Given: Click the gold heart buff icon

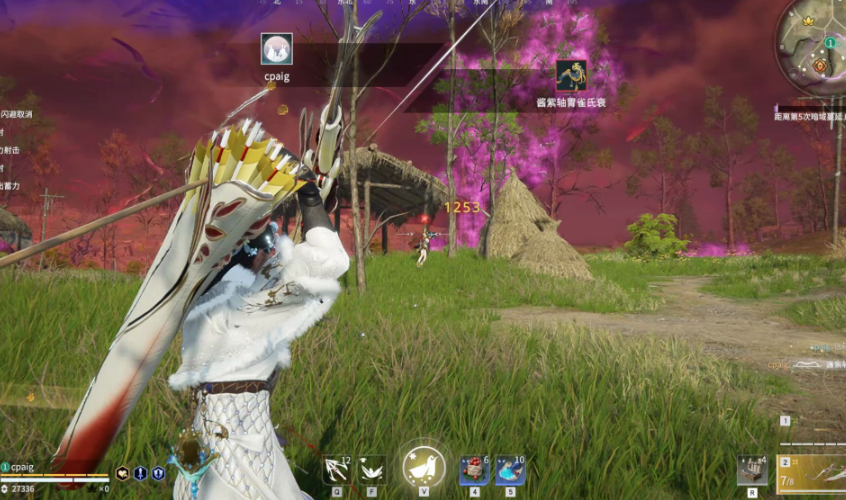Looking at the screenshot, I should click(x=122, y=474).
